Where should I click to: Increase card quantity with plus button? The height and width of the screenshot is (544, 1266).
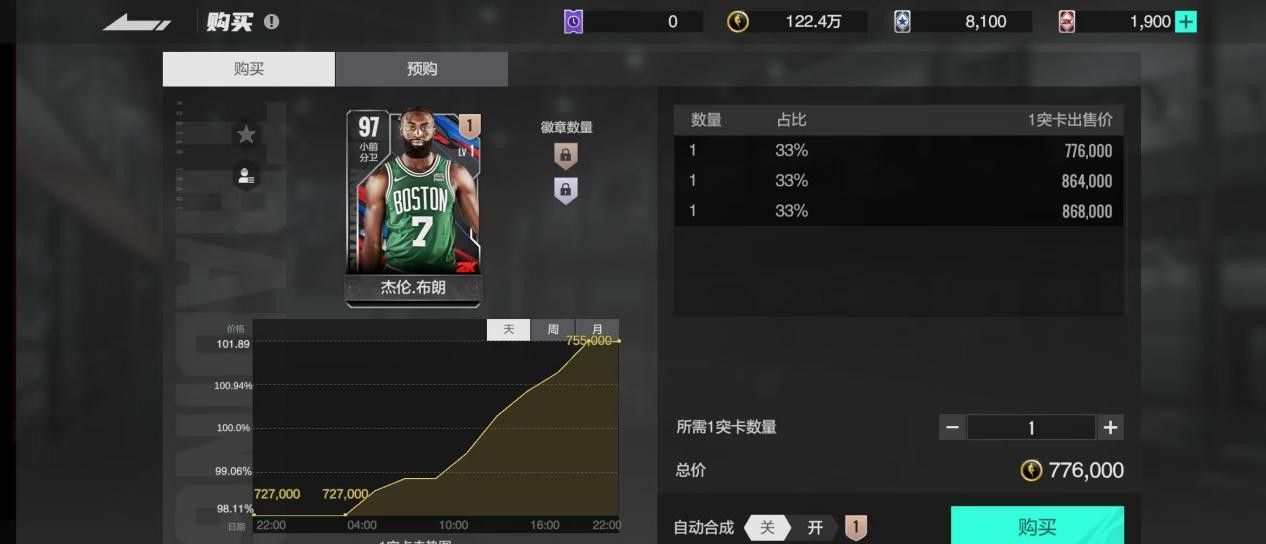pos(1110,428)
